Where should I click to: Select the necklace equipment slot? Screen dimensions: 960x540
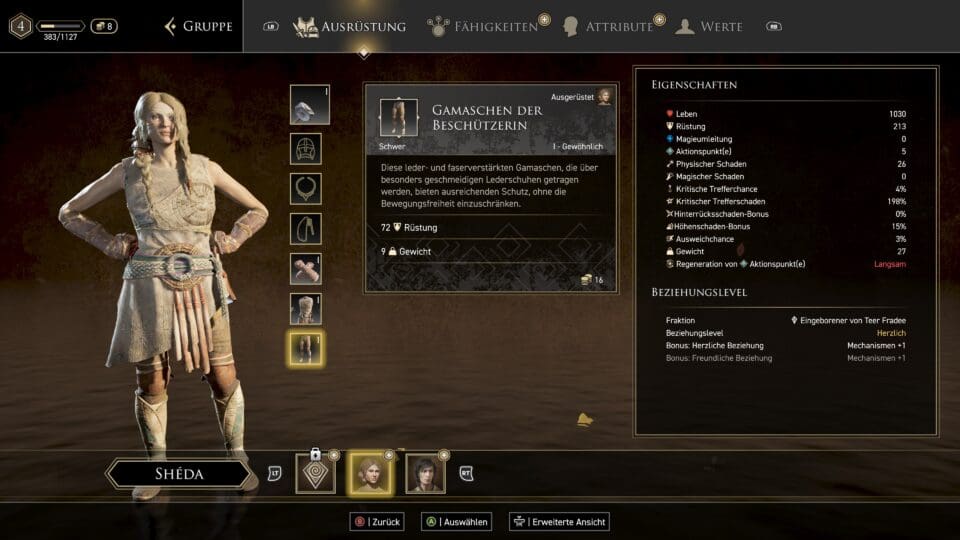306,188
